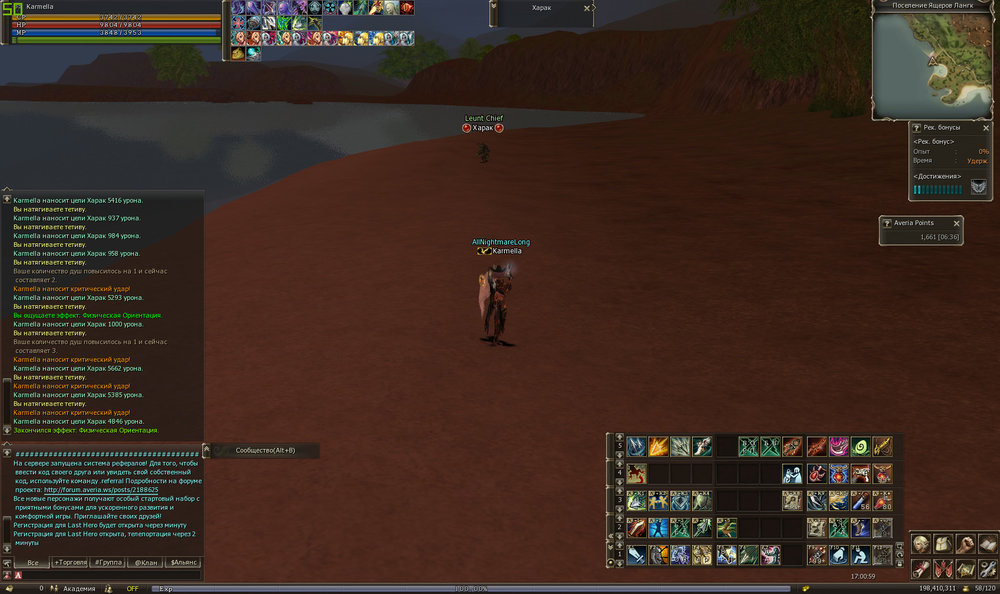Open help for Averia Points
The width and height of the screenshot is (1000, 594).
pos(887,223)
